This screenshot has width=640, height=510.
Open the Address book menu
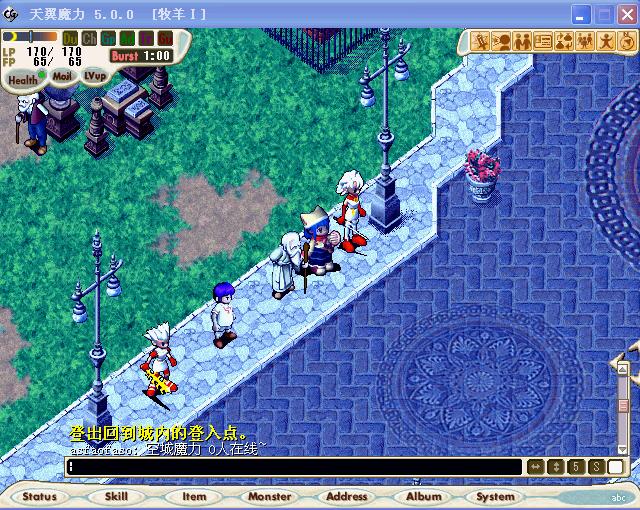click(x=347, y=496)
